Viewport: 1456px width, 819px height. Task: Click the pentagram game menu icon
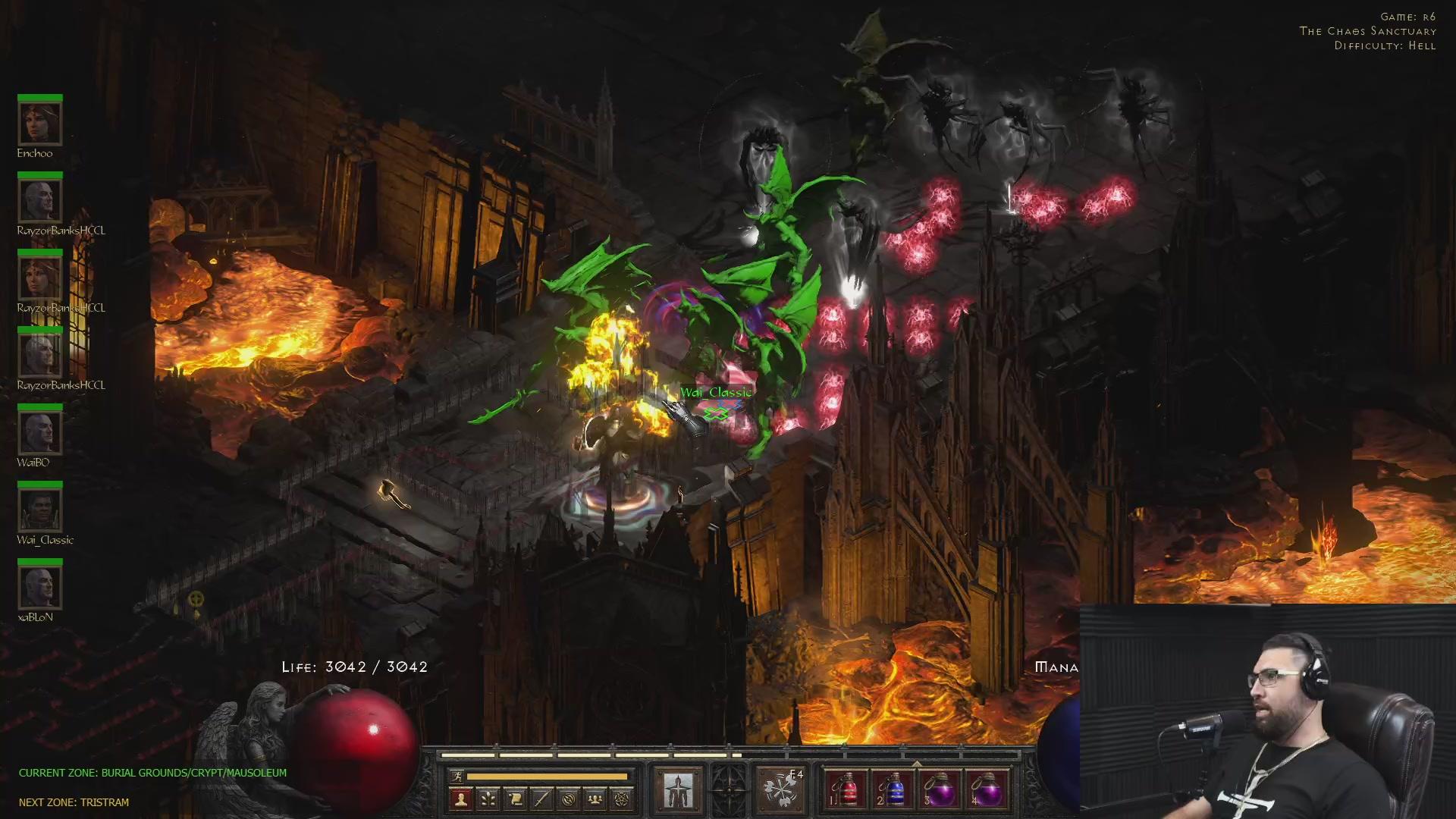[x=622, y=799]
